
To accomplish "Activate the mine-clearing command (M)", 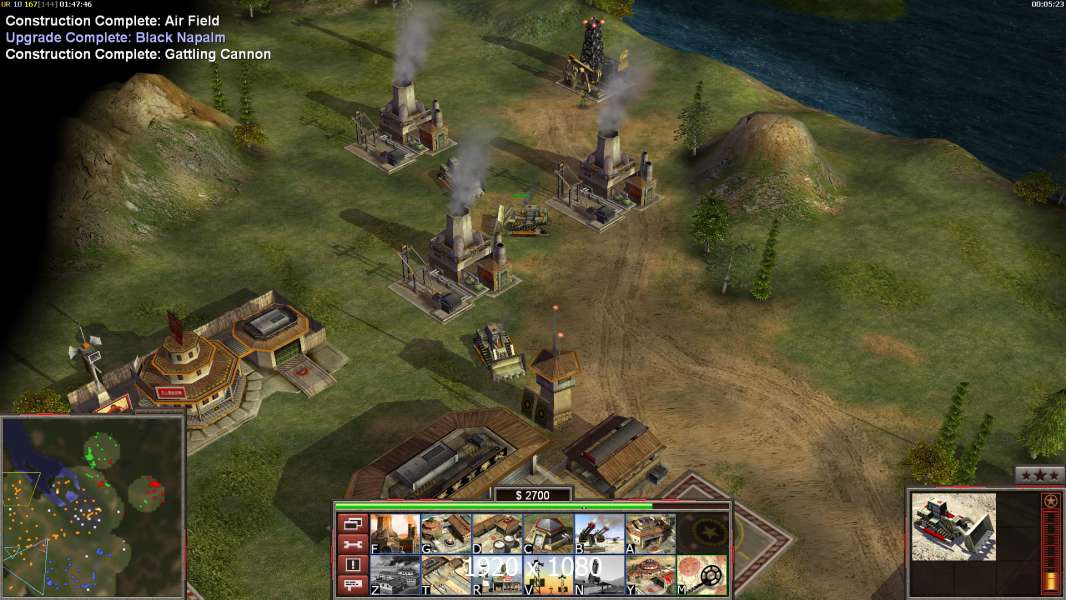I will pos(702,575).
